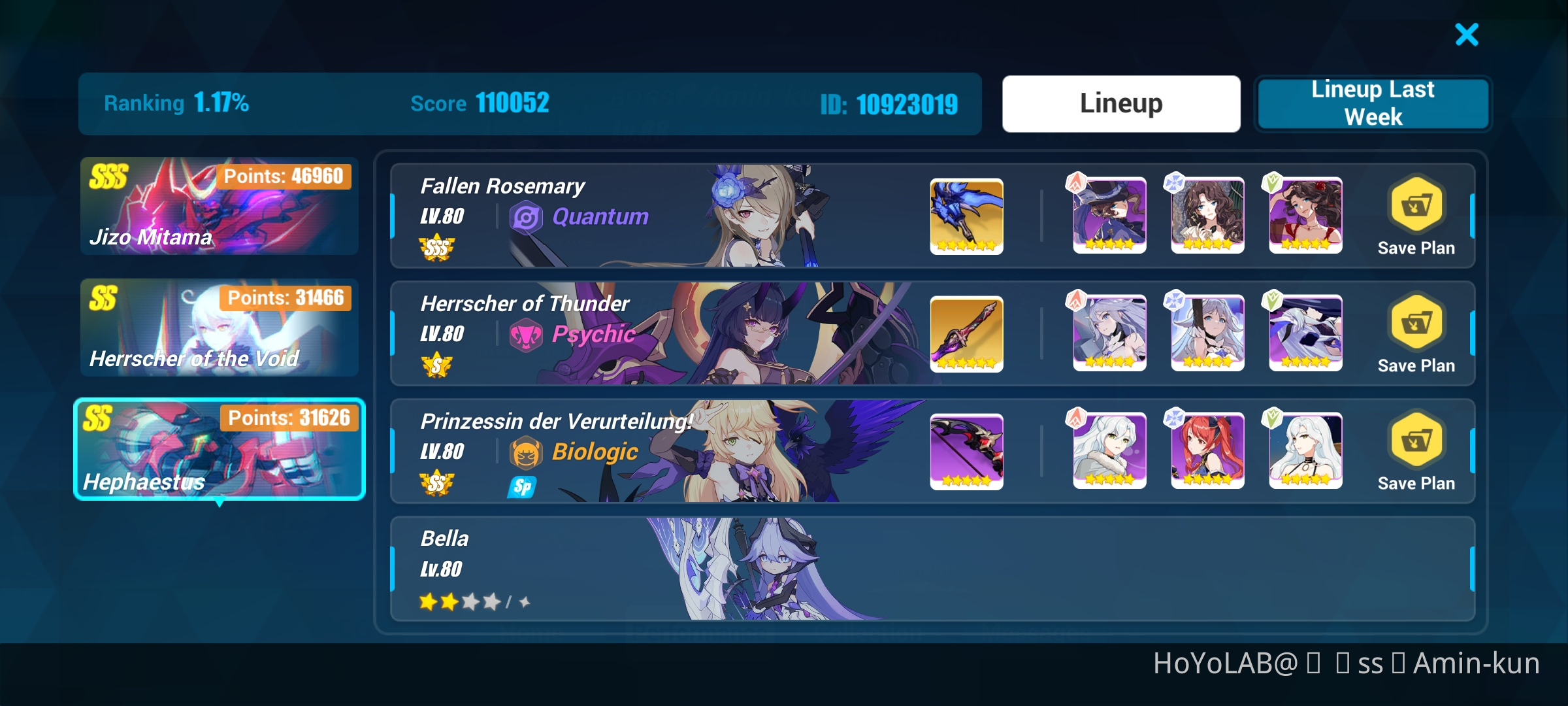This screenshot has height=706, width=1568.
Task: Click the Biologic type icon for Prinzessin der Verurteilung
Action: tap(527, 452)
